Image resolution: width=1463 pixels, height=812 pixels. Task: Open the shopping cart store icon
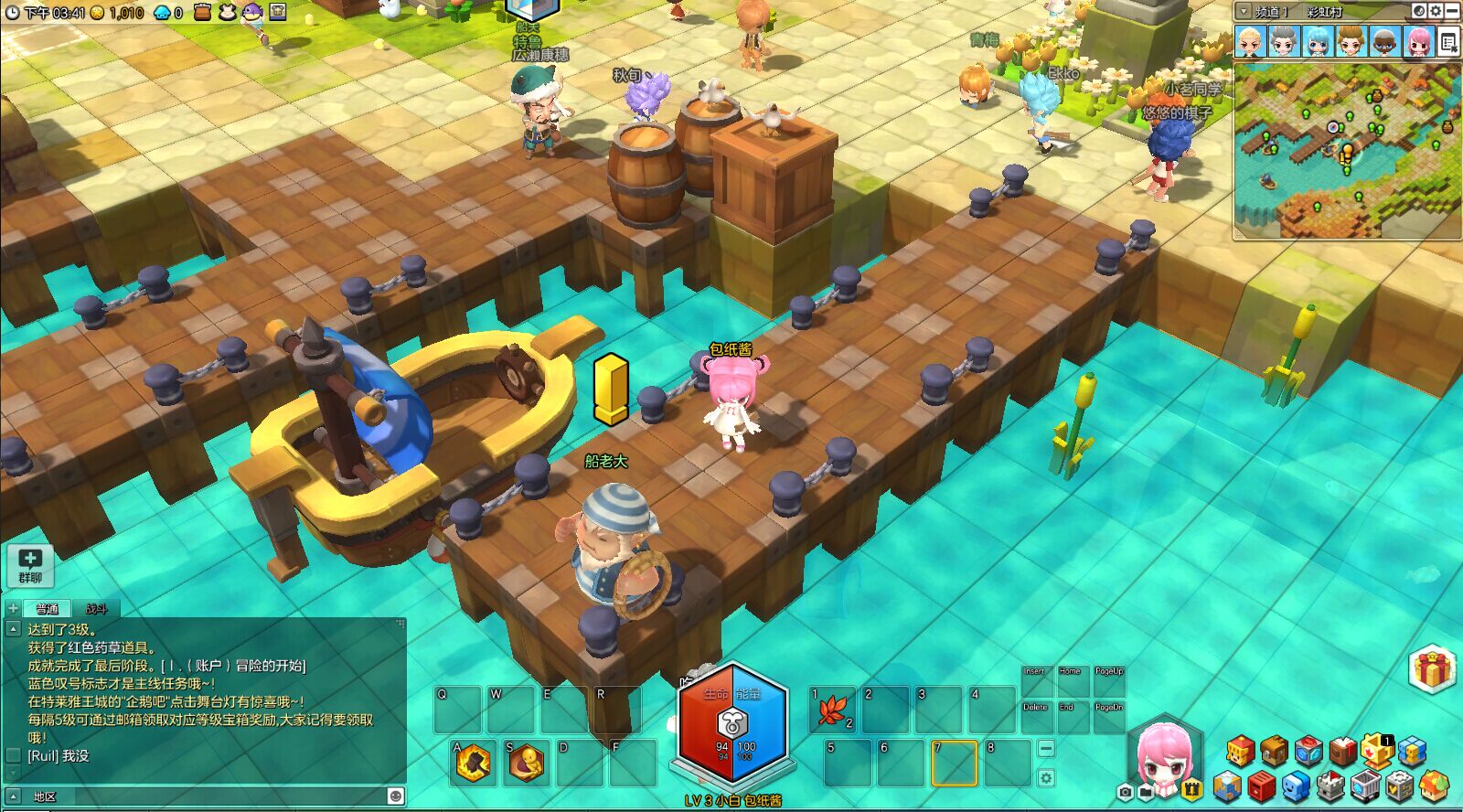tap(1364, 785)
